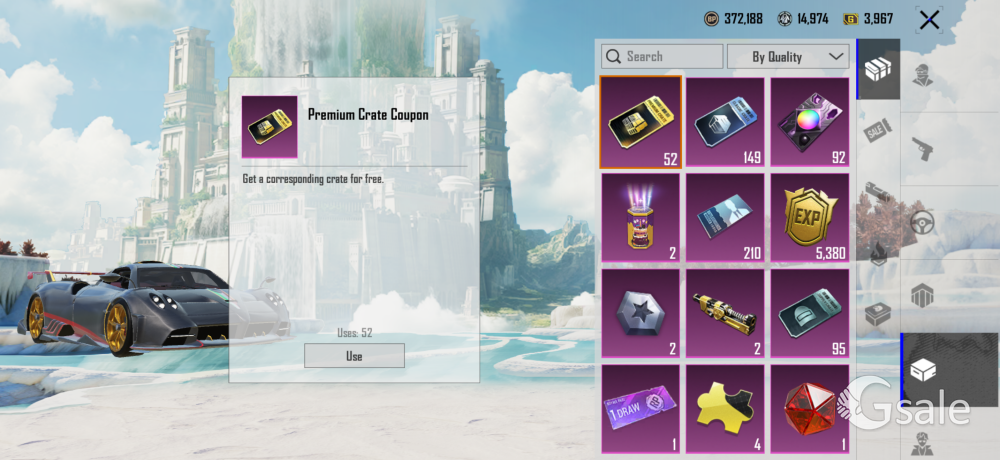This screenshot has height=460, width=1000.
Task: Open the By Quality sort dropdown
Action: (x=788, y=57)
